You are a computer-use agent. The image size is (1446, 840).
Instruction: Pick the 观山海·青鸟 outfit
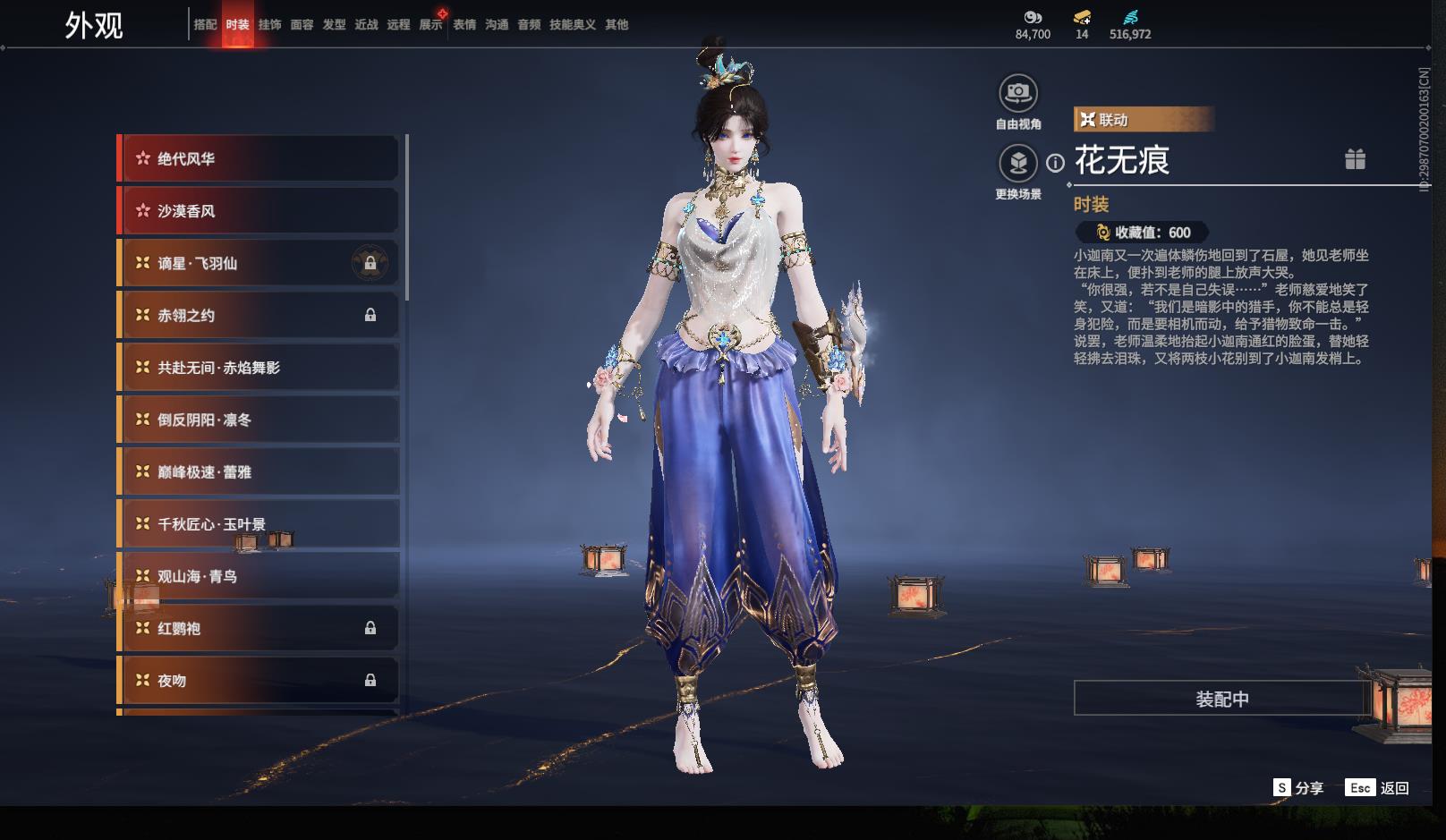(259, 576)
